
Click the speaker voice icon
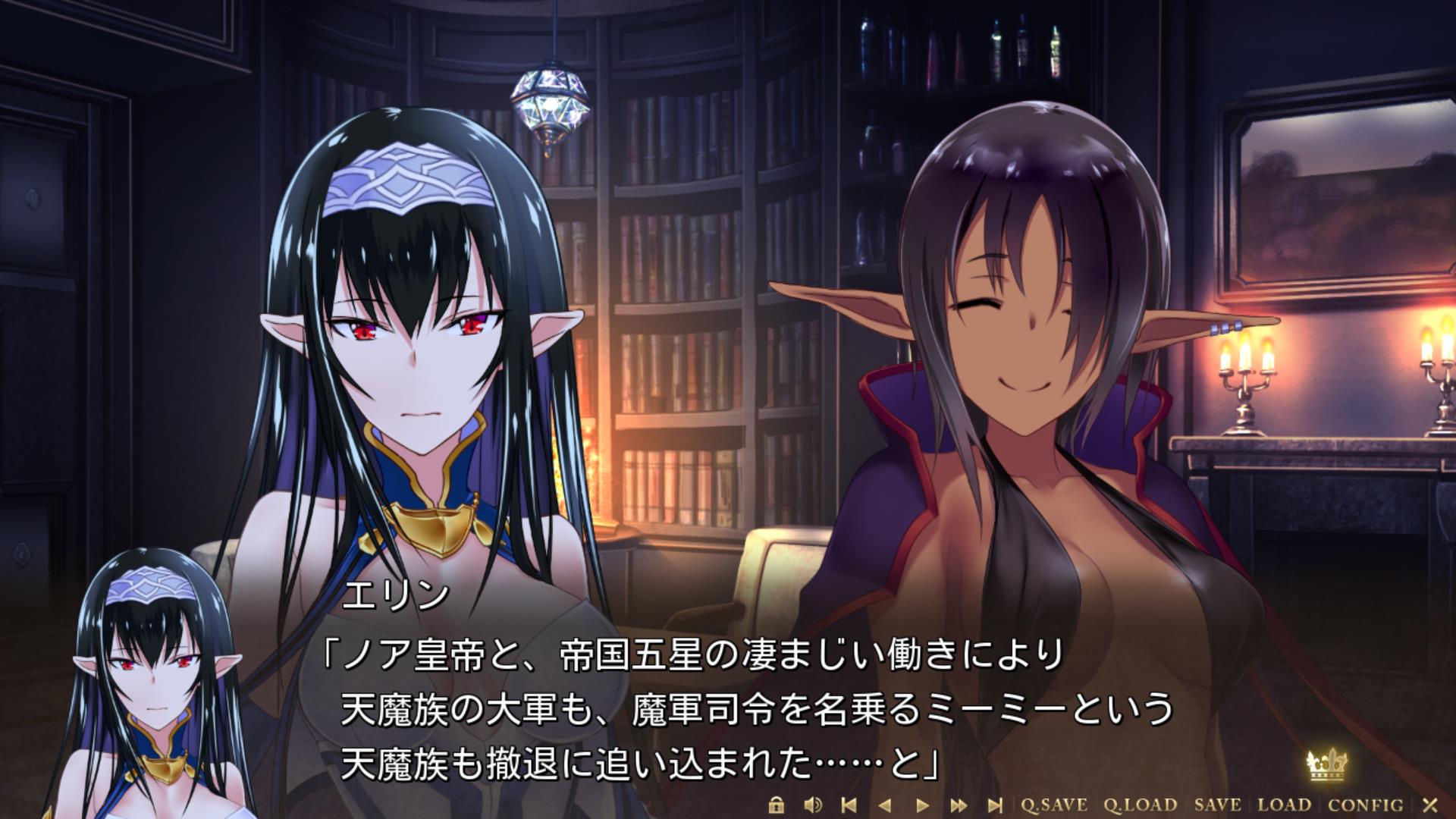coord(813,805)
